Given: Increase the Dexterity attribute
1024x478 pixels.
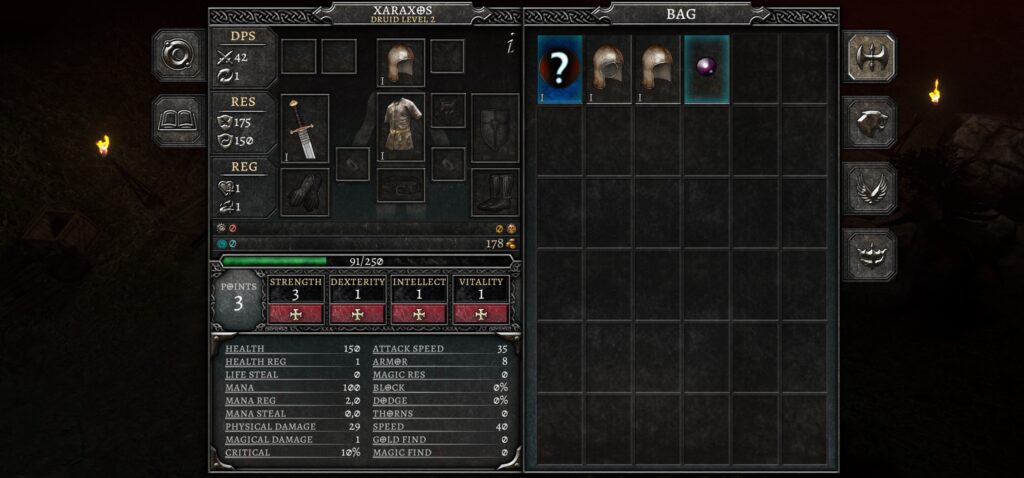Looking at the screenshot, I should pyautogui.click(x=357, y=313).
